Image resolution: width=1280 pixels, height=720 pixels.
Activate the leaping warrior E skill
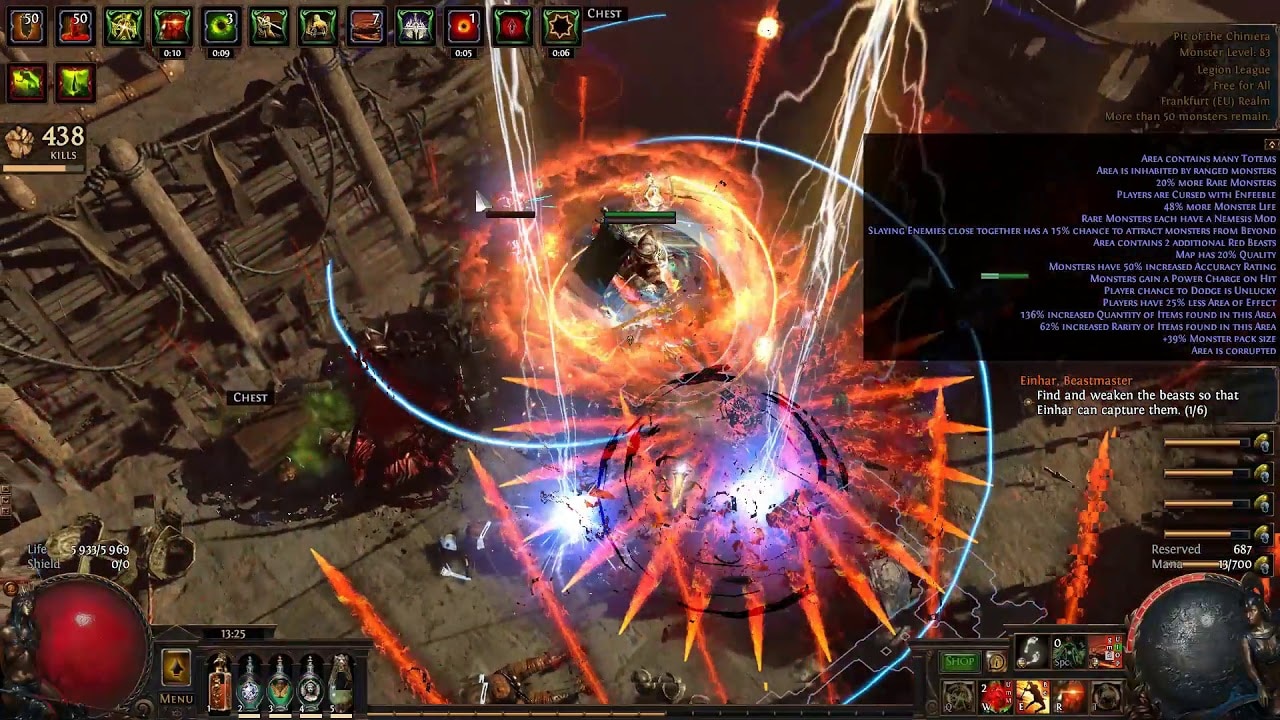(1032, 695)
